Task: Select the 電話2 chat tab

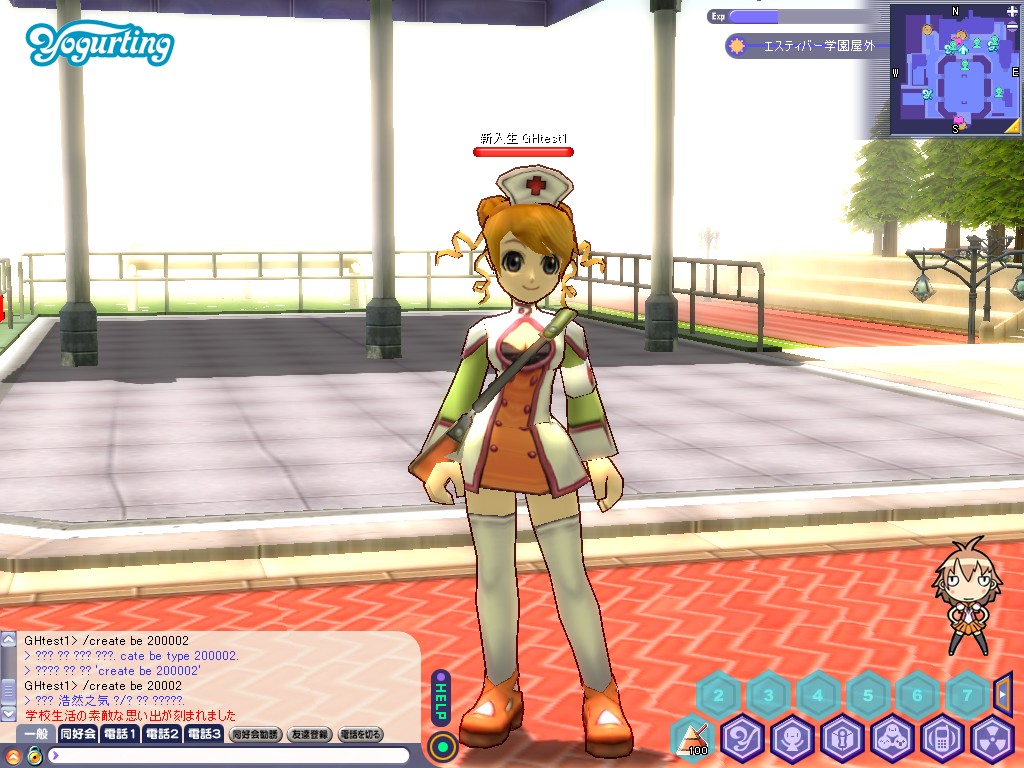Action: [x=162, y=734]
